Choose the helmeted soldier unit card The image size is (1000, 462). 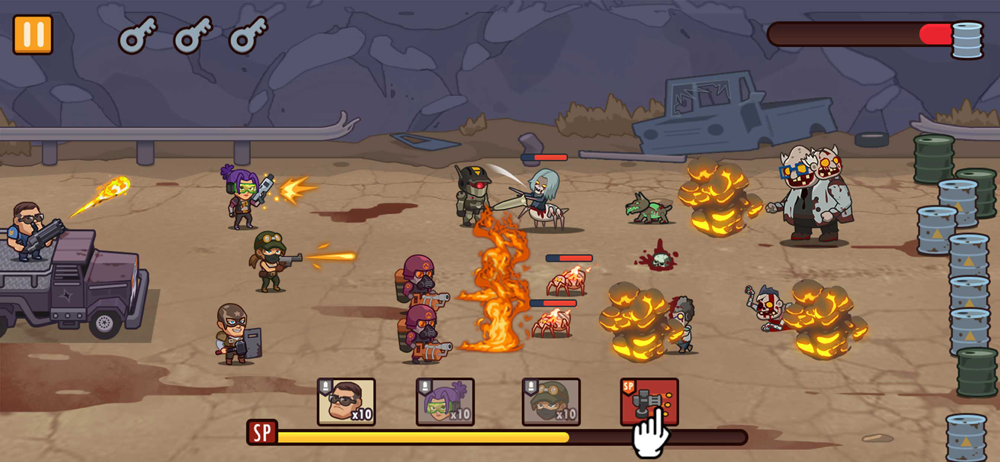pyautogui.click(x=551, y=402)
